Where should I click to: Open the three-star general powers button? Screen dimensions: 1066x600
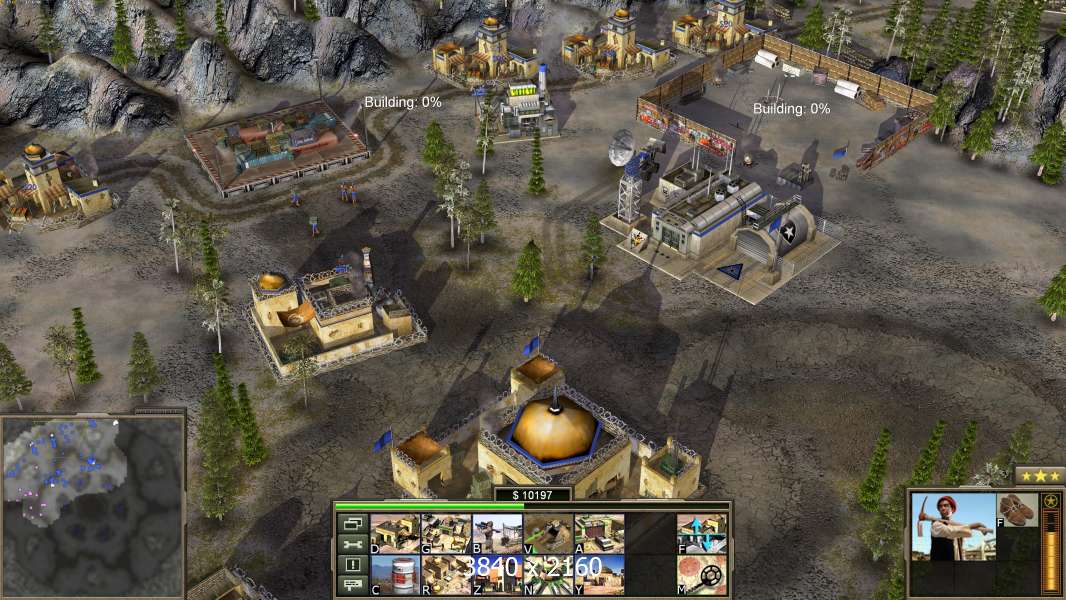(x=1040, y=475)
